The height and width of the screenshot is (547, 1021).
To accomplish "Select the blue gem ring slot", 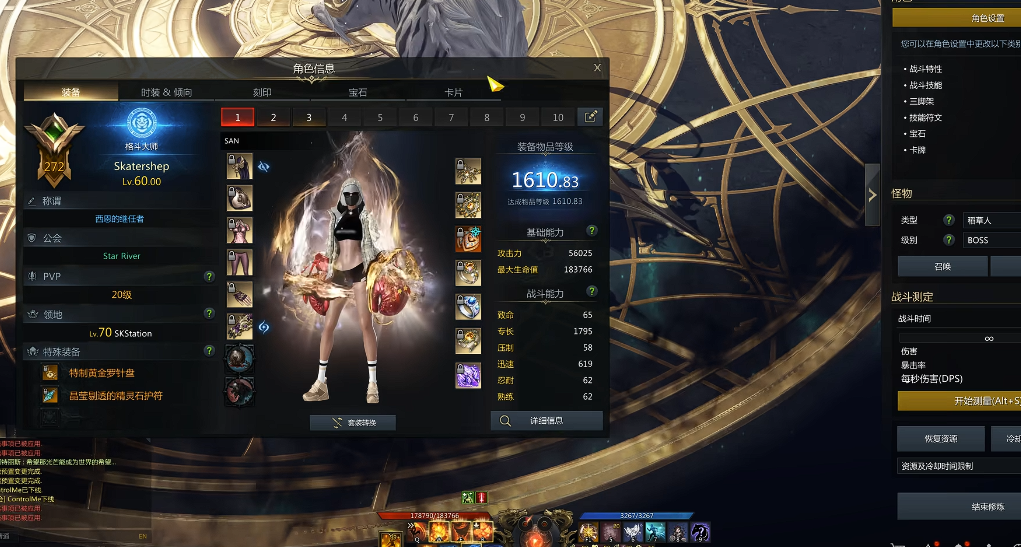I will tap(468, 307).
